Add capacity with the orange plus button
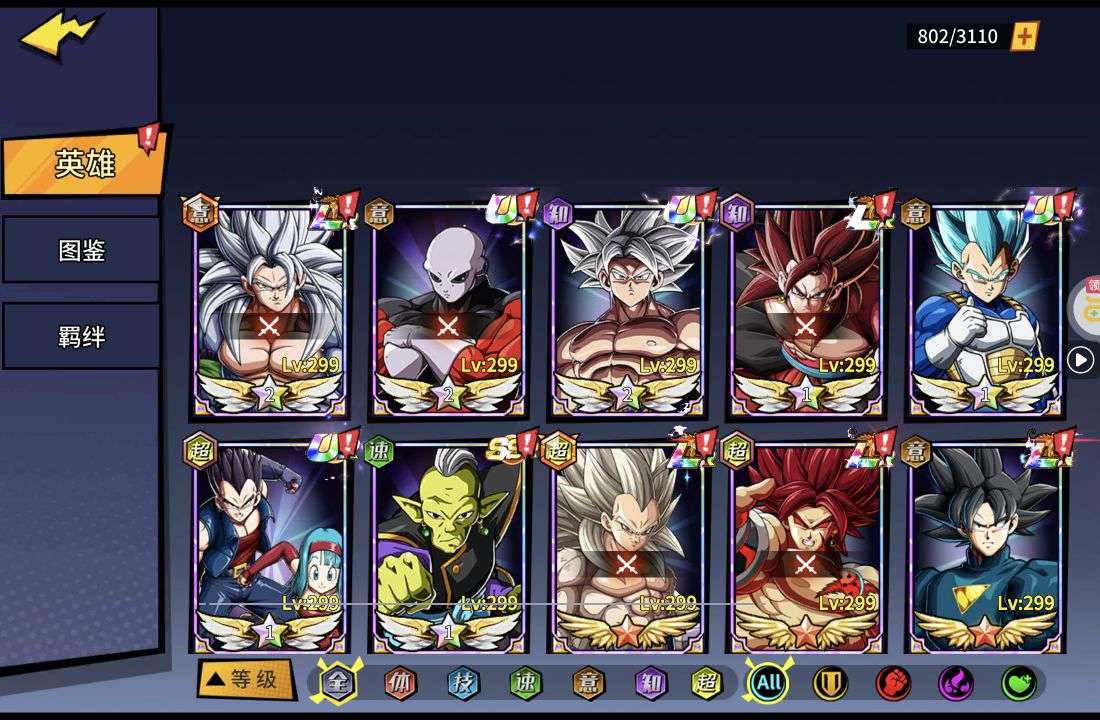This screenshot has width=1100, height=720. (x=1024, y=37)
